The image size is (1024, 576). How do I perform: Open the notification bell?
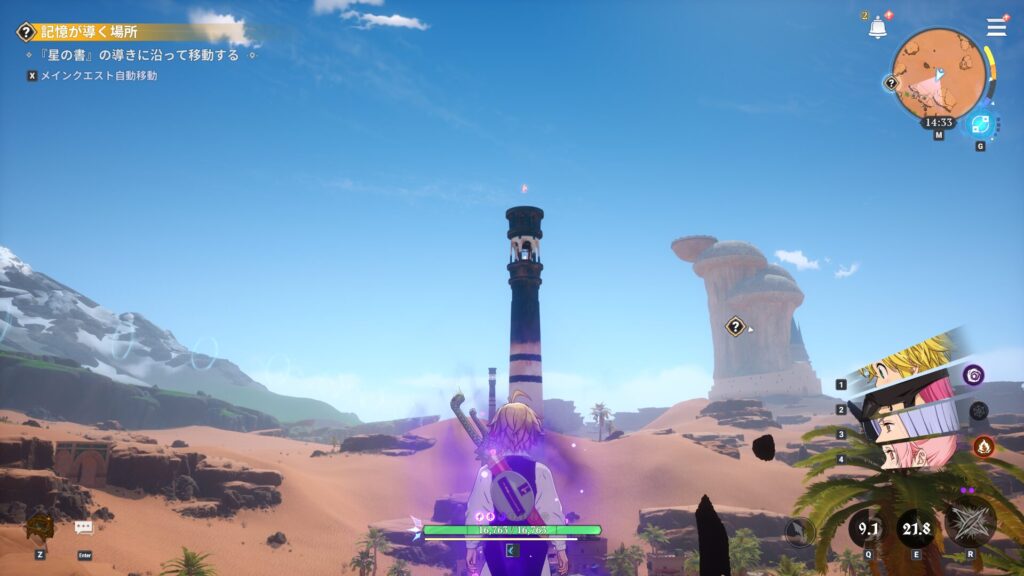click(878, 28)
